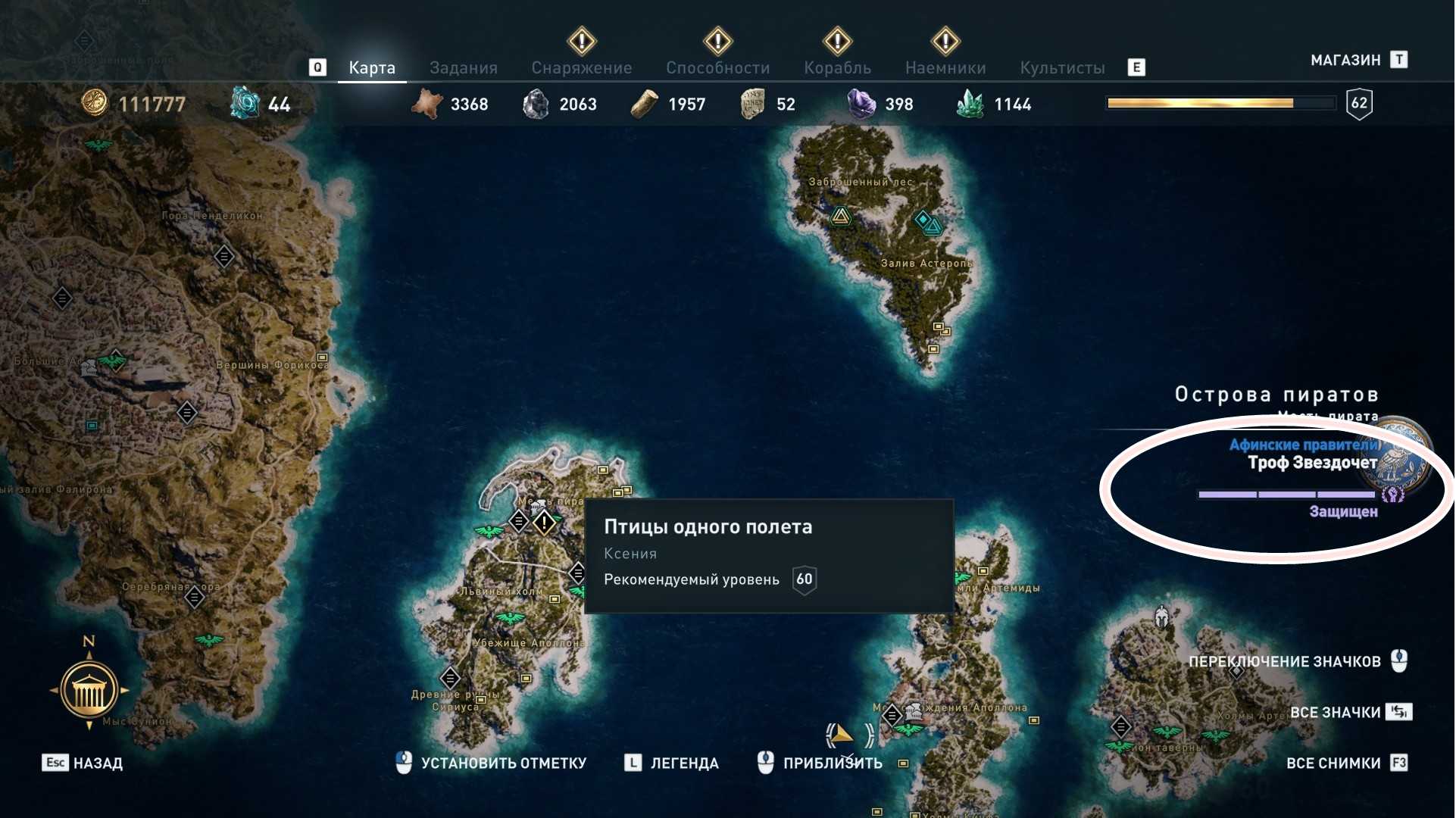Select the ВСЕ ЗНАЧКИ filter

(x=1335, y=712)
